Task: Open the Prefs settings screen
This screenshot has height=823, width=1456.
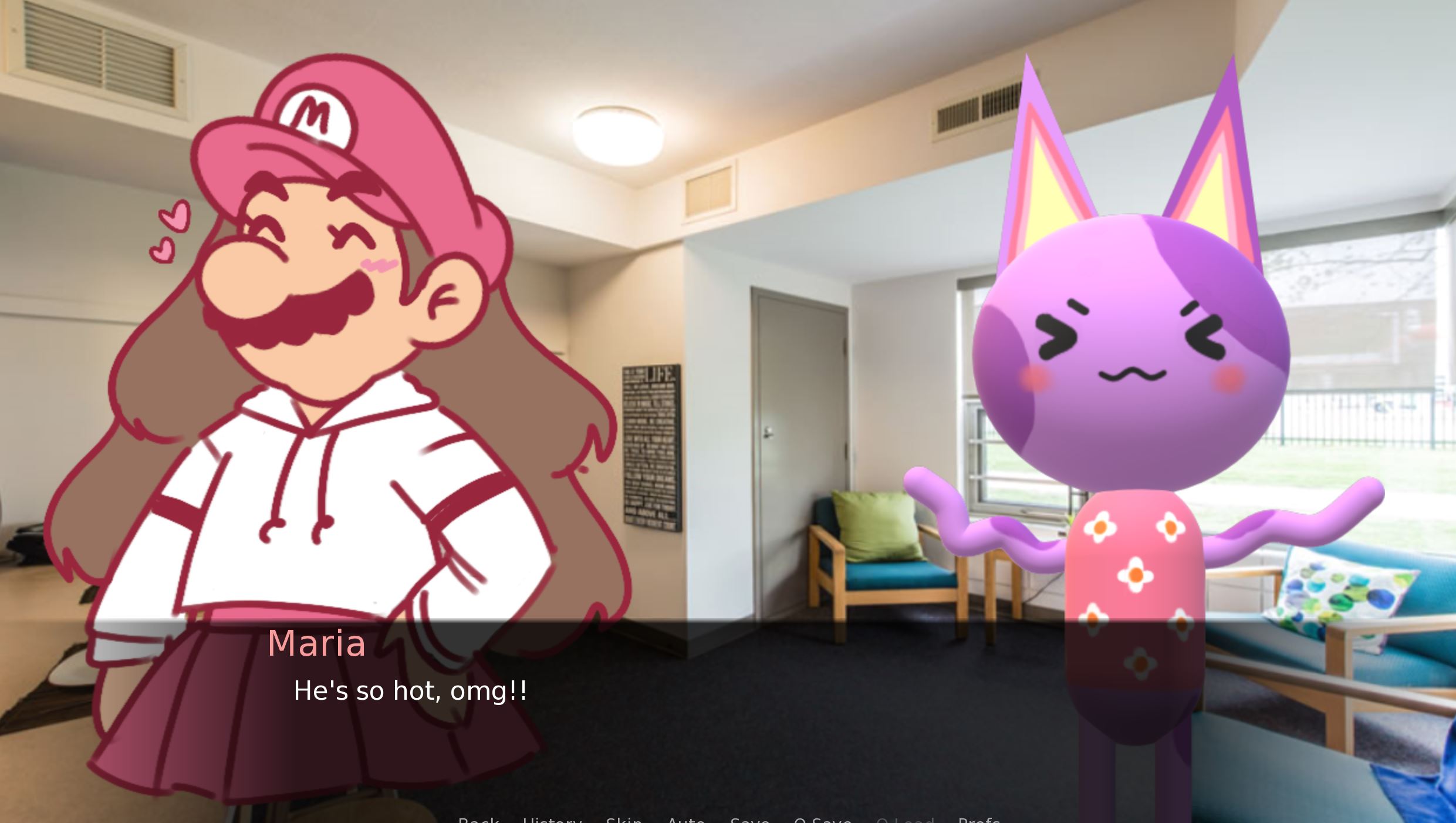Action: (x=979, y=819)
